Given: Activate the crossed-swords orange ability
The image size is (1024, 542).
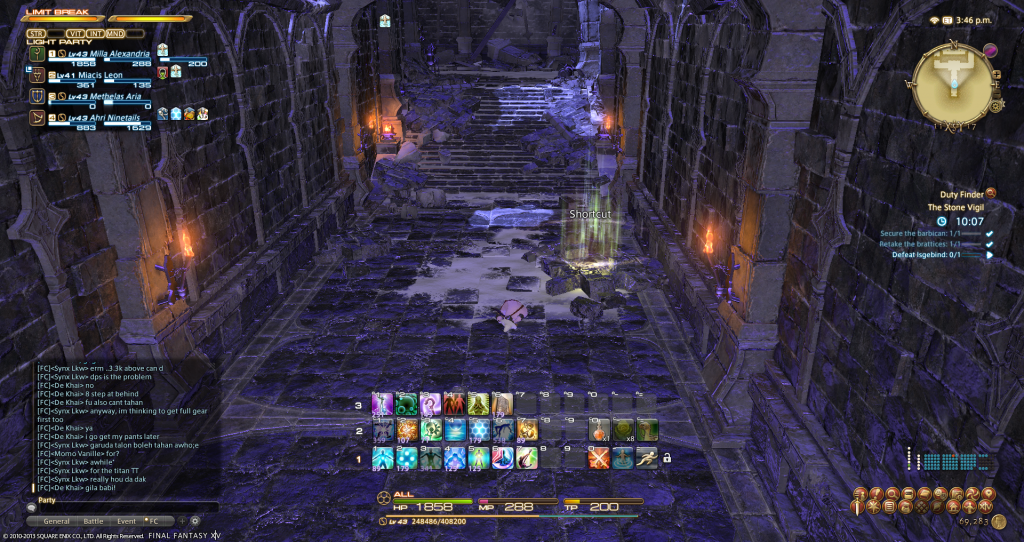Looking at the screenshot, I should click(600, 457).
